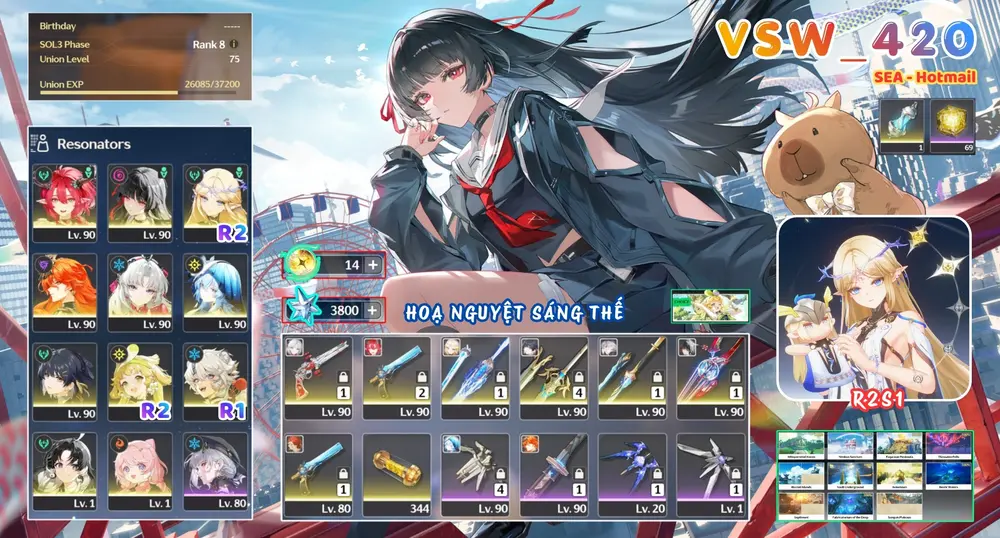Click plus next to 3800 star currency
1000x538 pixels.
pyautogui.click(x=373, y=310)
